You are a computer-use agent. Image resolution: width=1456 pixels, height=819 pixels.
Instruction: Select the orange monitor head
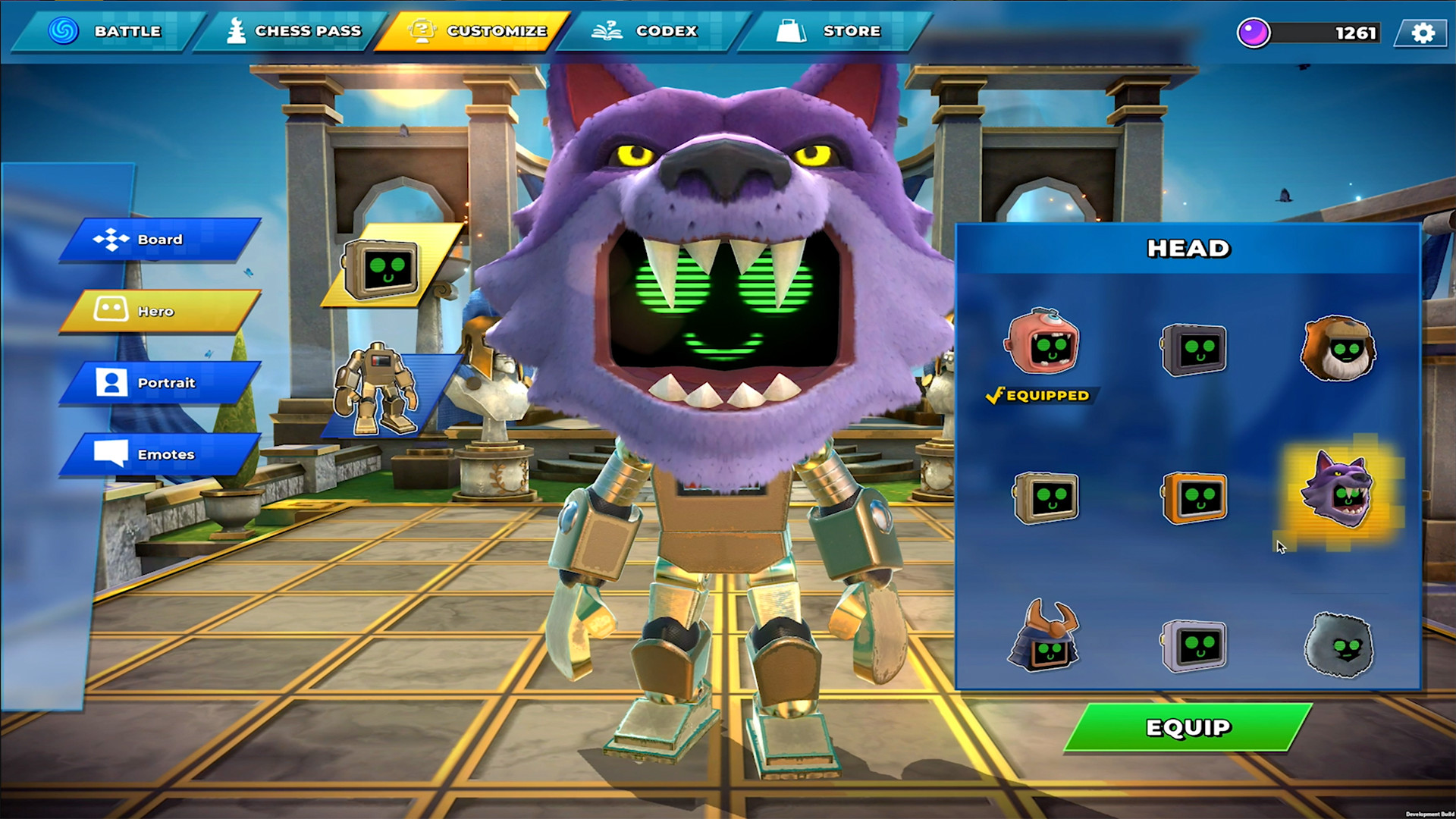pos(1194,498)
